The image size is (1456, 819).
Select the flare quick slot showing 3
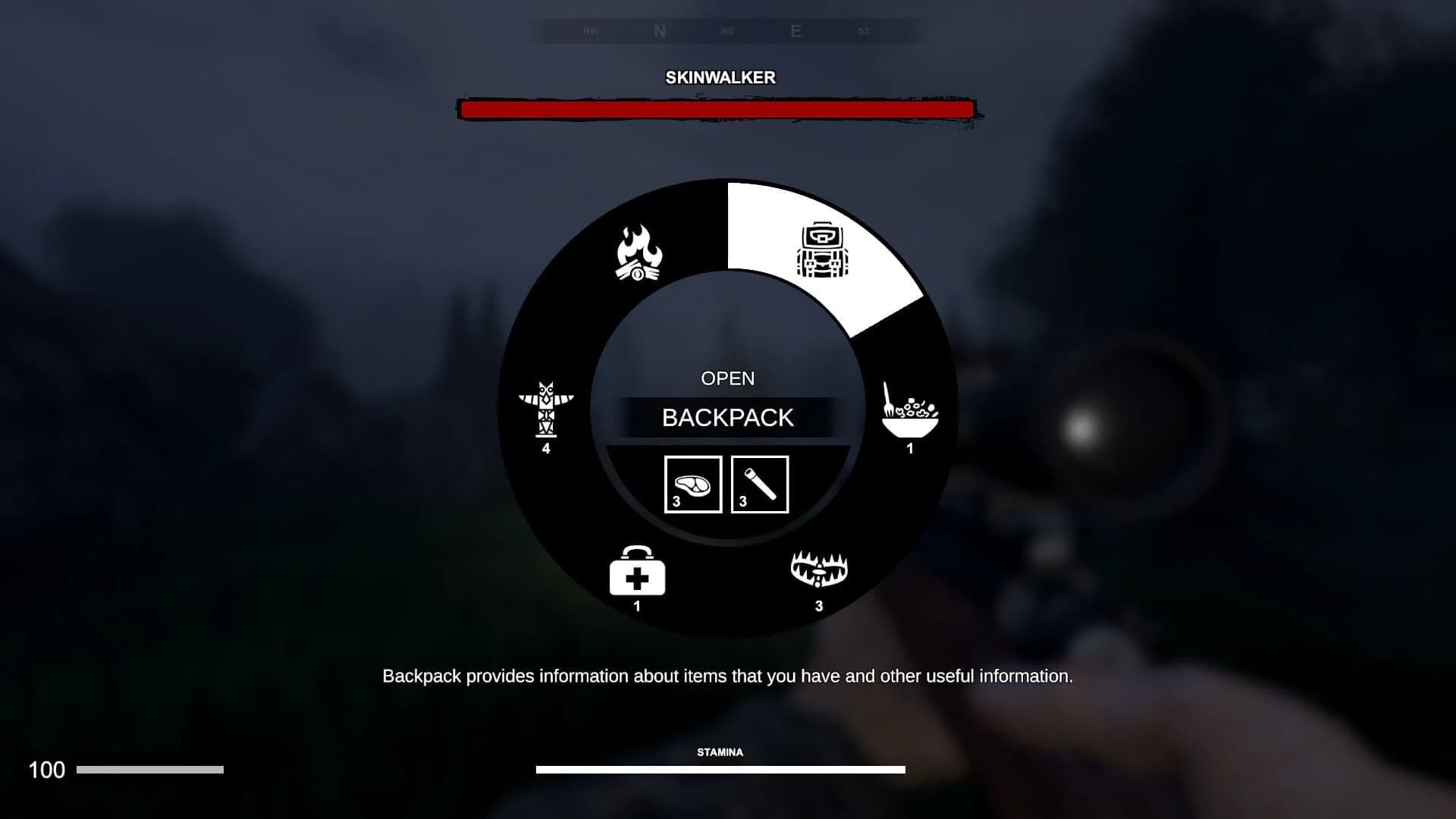760,484
